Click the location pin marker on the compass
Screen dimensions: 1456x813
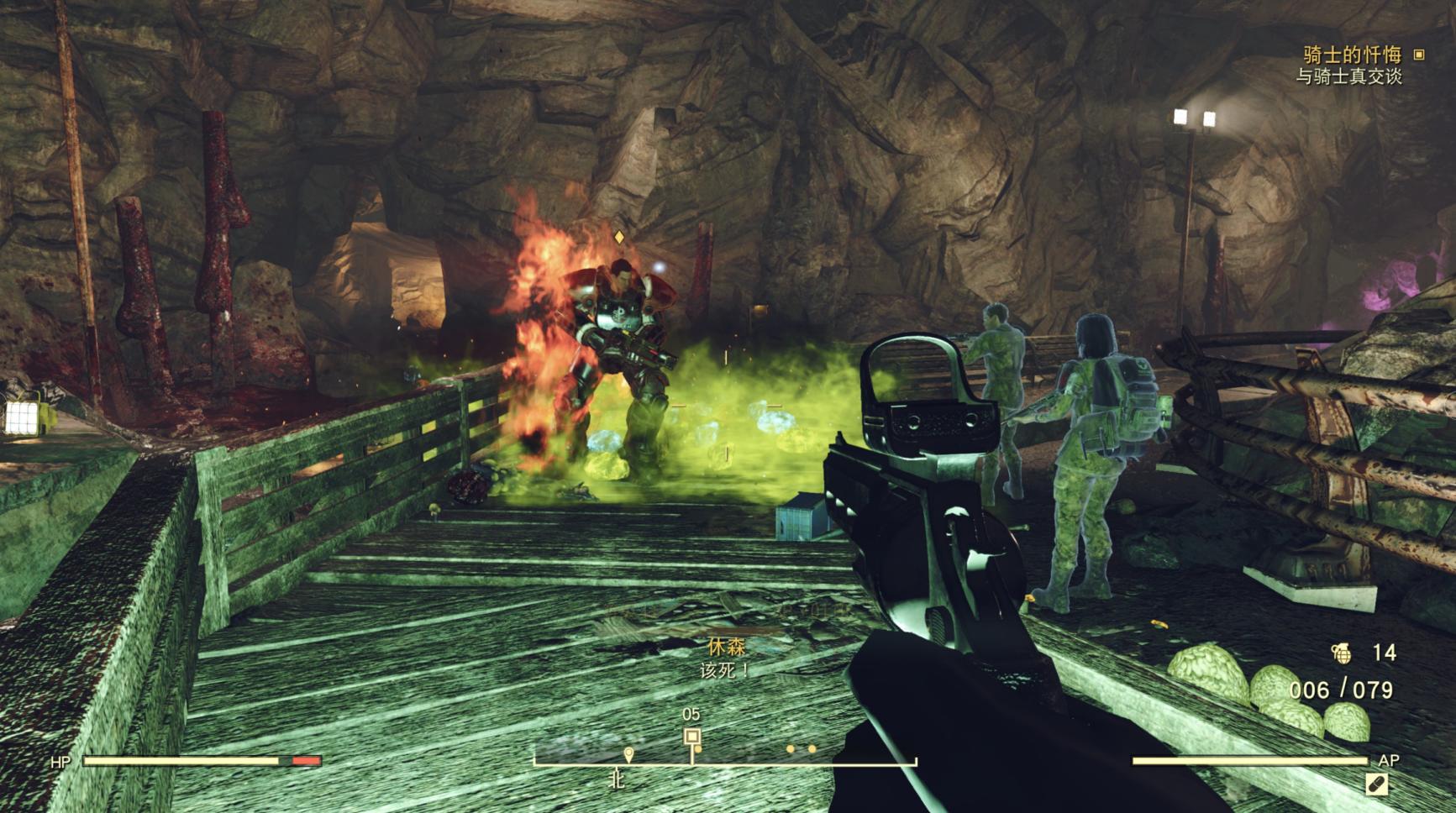[x=628, y=753]
